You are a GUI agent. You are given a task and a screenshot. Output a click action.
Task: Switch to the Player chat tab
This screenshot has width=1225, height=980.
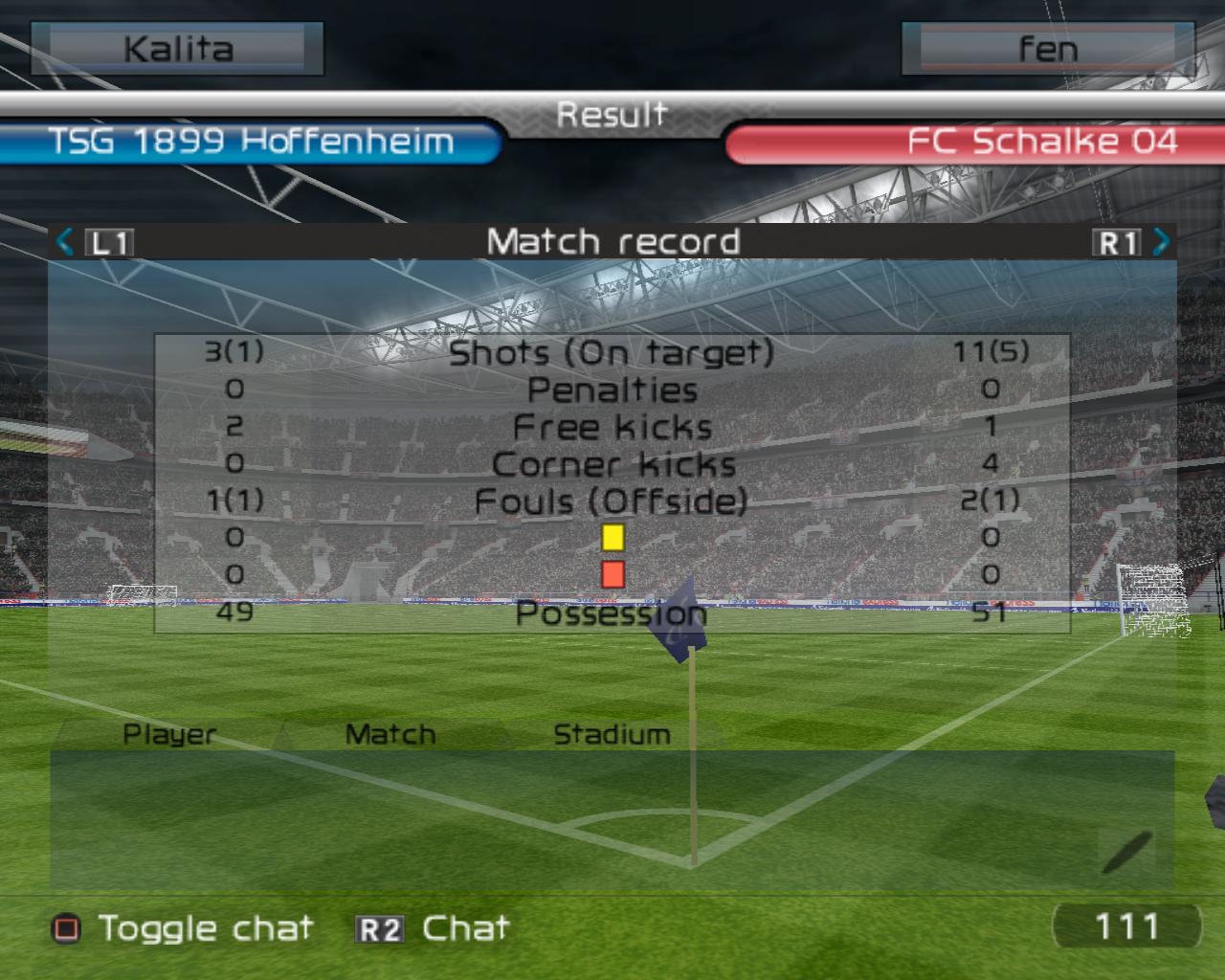(x=169, y=734)
